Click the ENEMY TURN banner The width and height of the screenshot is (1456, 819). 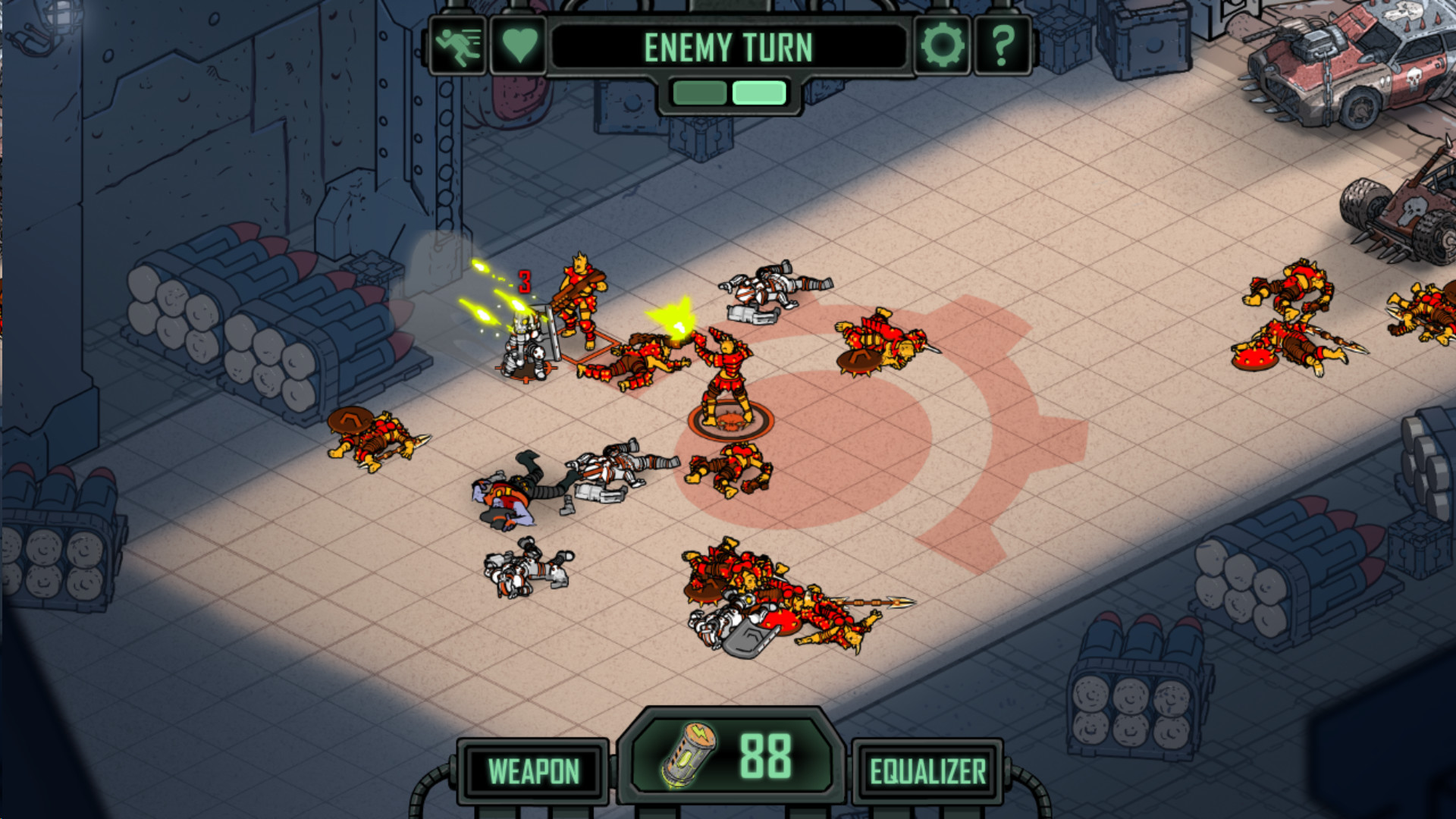point(730,47)
